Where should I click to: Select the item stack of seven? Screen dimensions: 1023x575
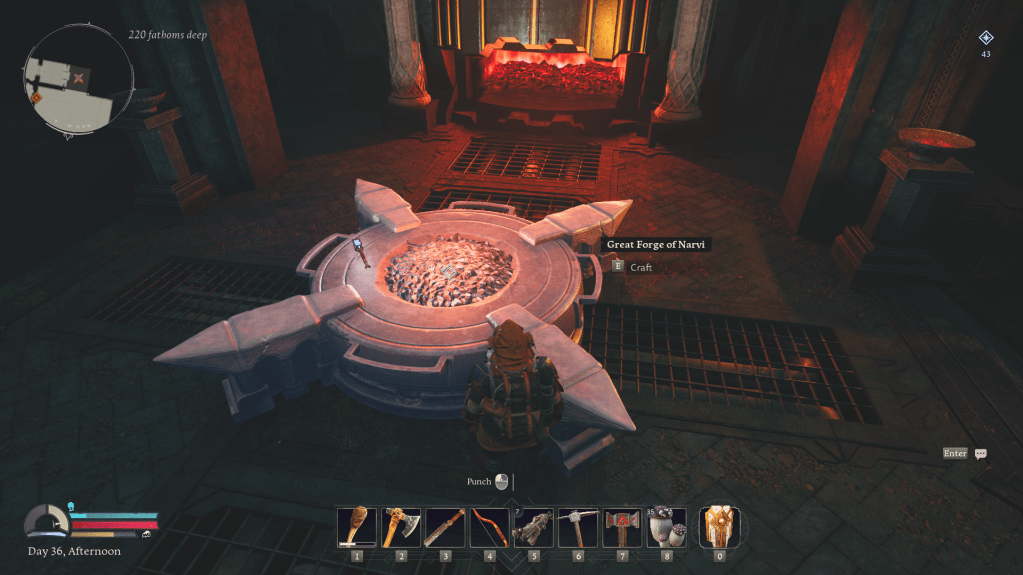click(x=534, y=526)
